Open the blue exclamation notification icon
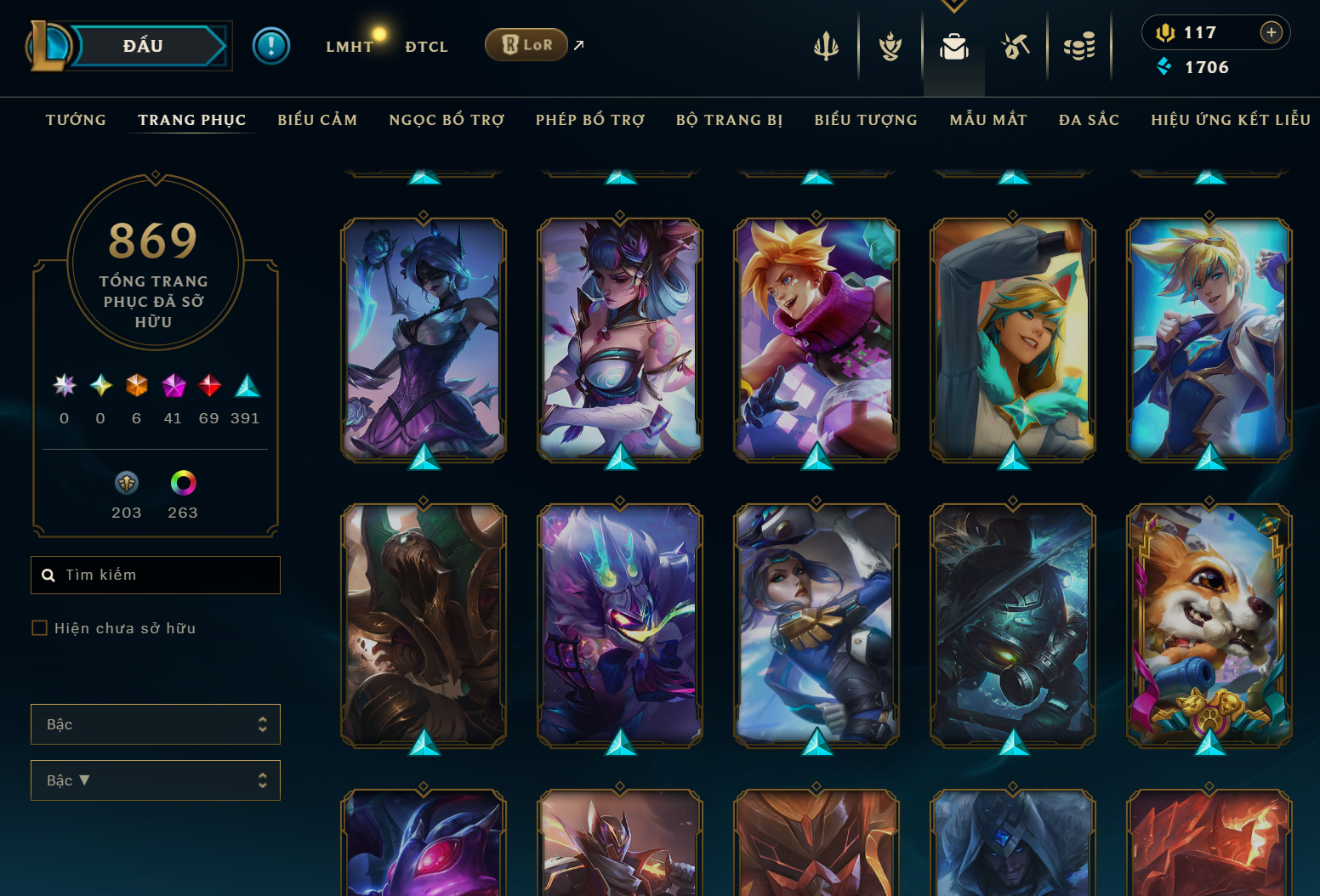The height and width of the screenshot is (896, 1320). [x=271, y=46]
